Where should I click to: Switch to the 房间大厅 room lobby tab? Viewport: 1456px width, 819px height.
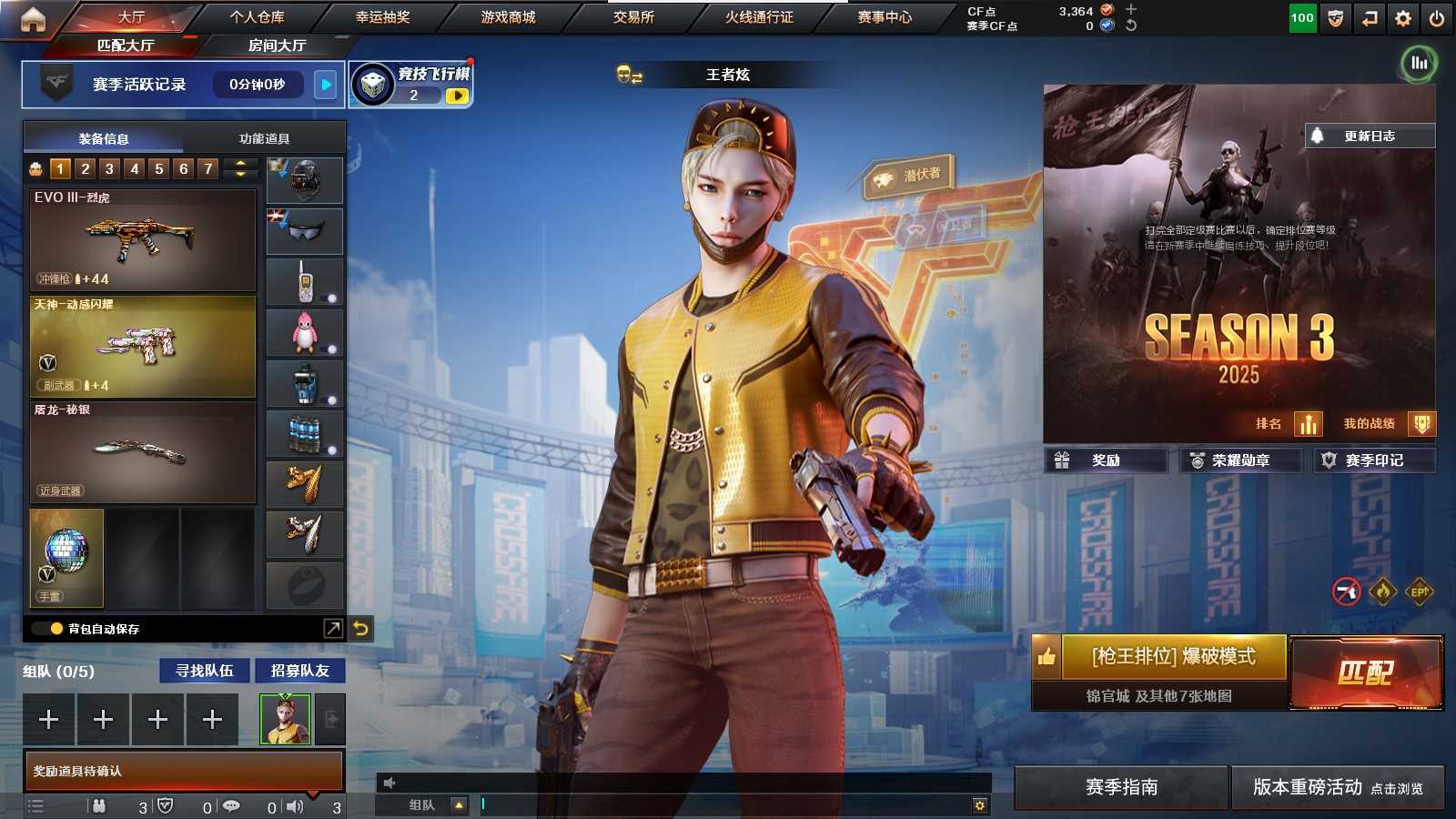(x=277, y=45)
